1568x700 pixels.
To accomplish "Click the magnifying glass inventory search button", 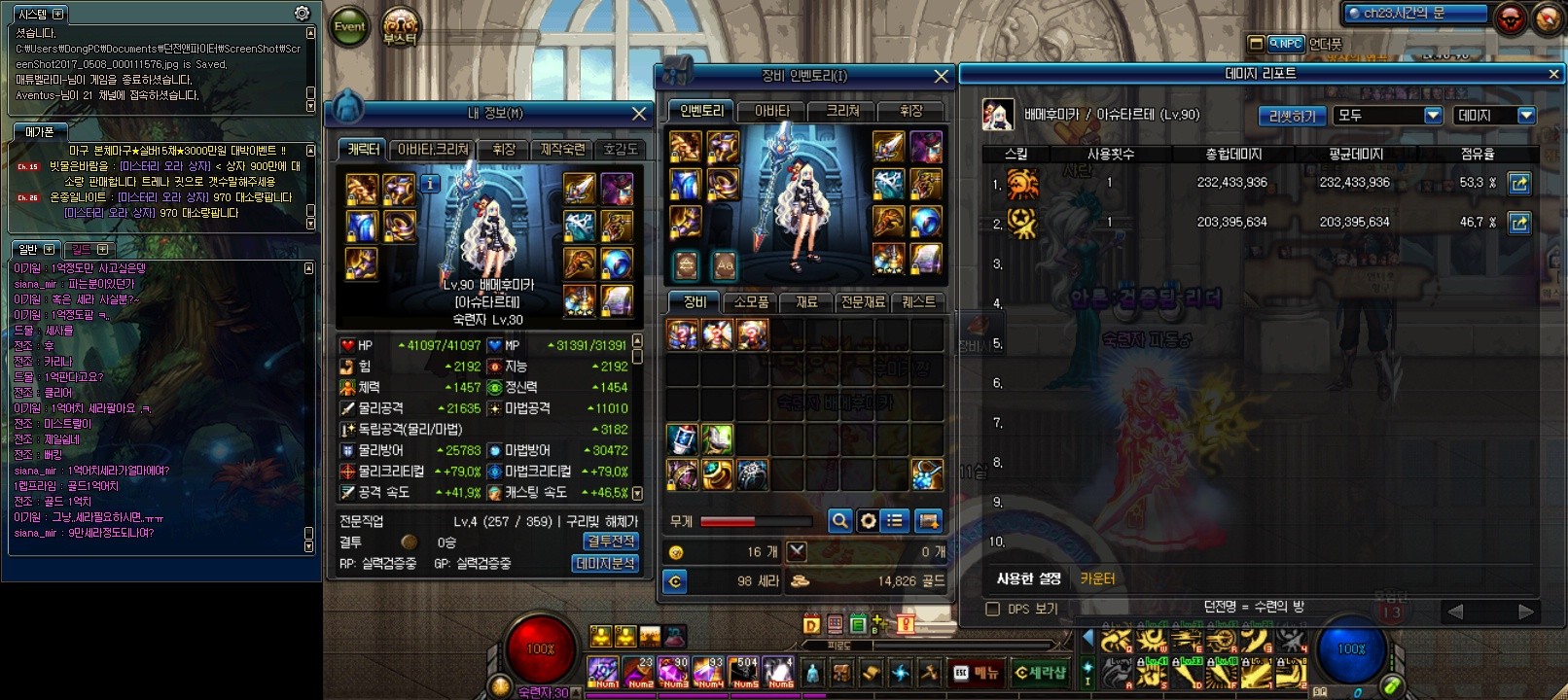I will (x=839, y=521).
